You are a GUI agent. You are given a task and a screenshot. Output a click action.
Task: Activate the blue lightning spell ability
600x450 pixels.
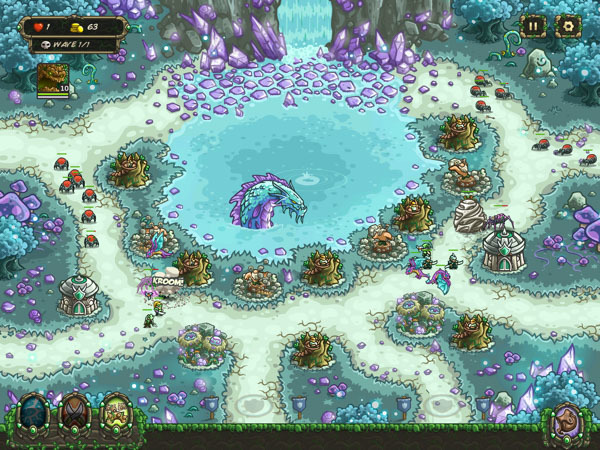pyautogui.click(x=33, y=413)
